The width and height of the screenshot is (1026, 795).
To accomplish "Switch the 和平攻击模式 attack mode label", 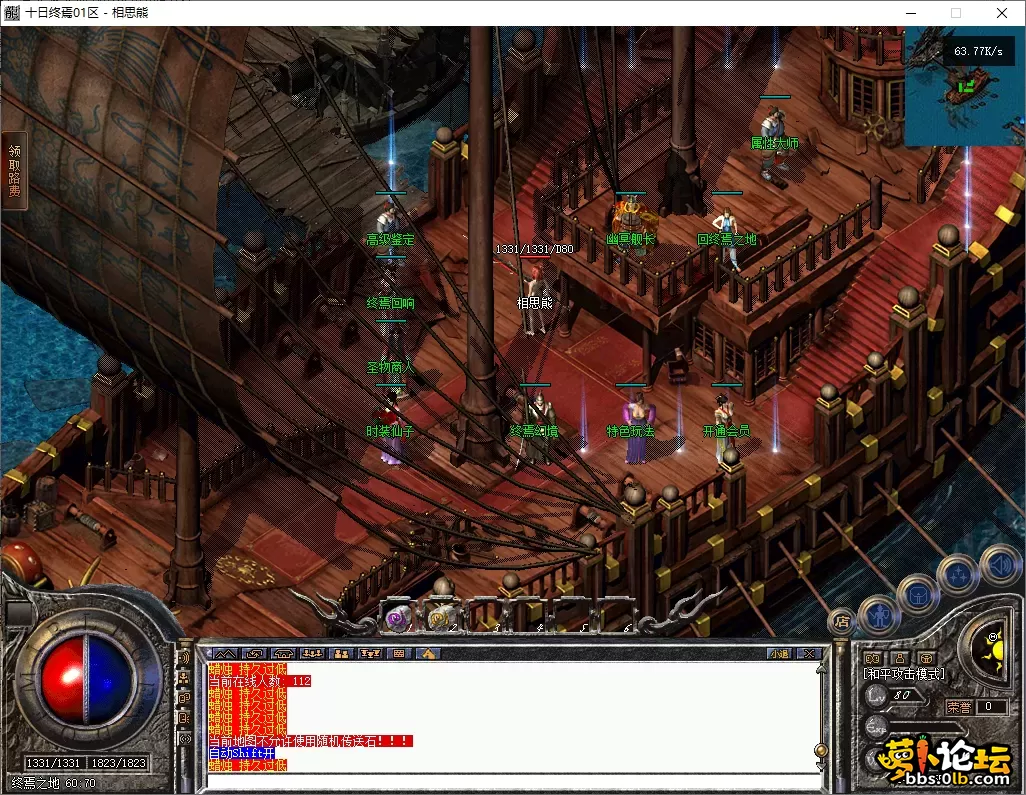I will point(906,674).
